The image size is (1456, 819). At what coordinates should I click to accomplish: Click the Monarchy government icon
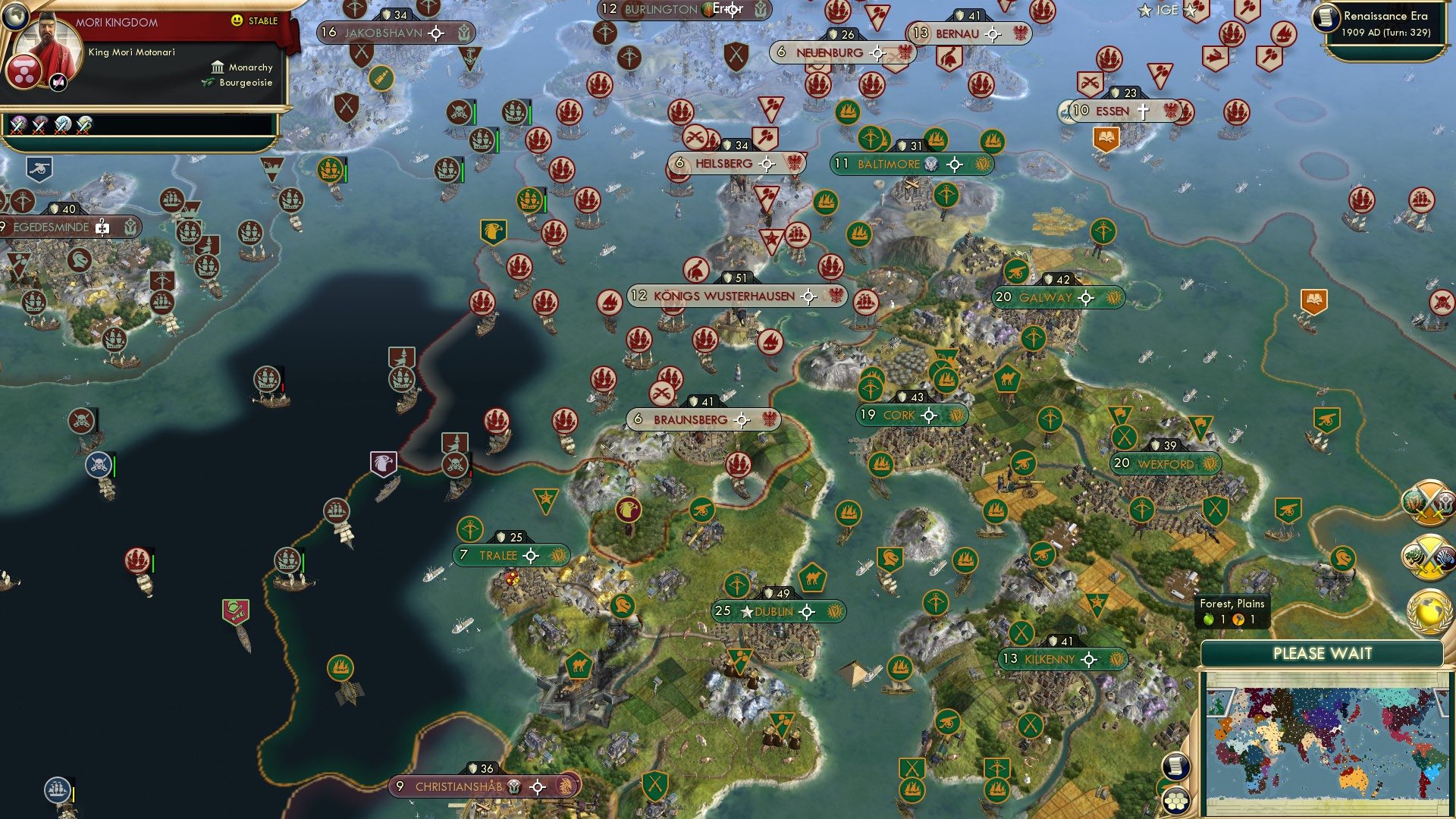(218, 67)
